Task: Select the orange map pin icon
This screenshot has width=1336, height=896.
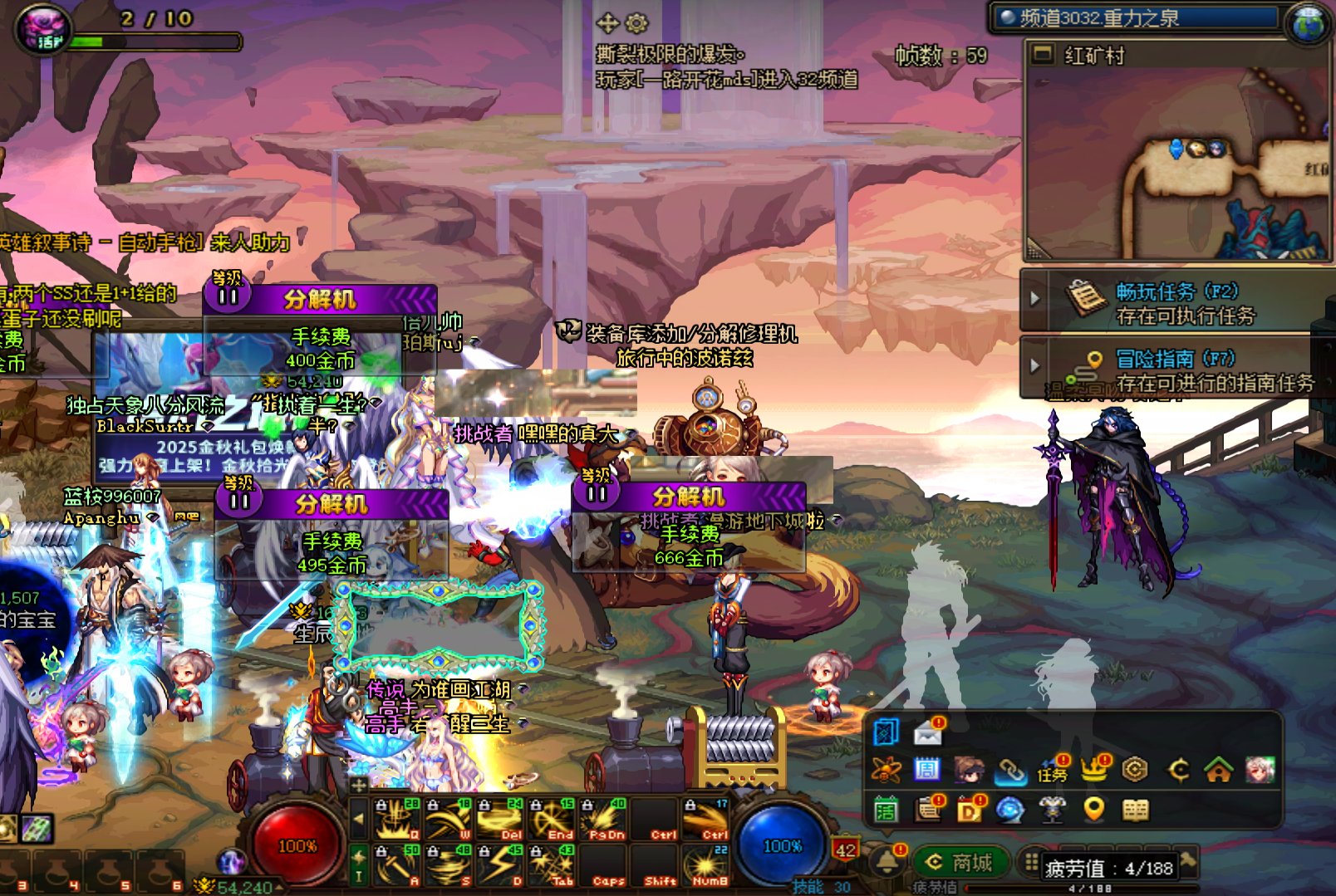Action: [x=1094, y=809]
